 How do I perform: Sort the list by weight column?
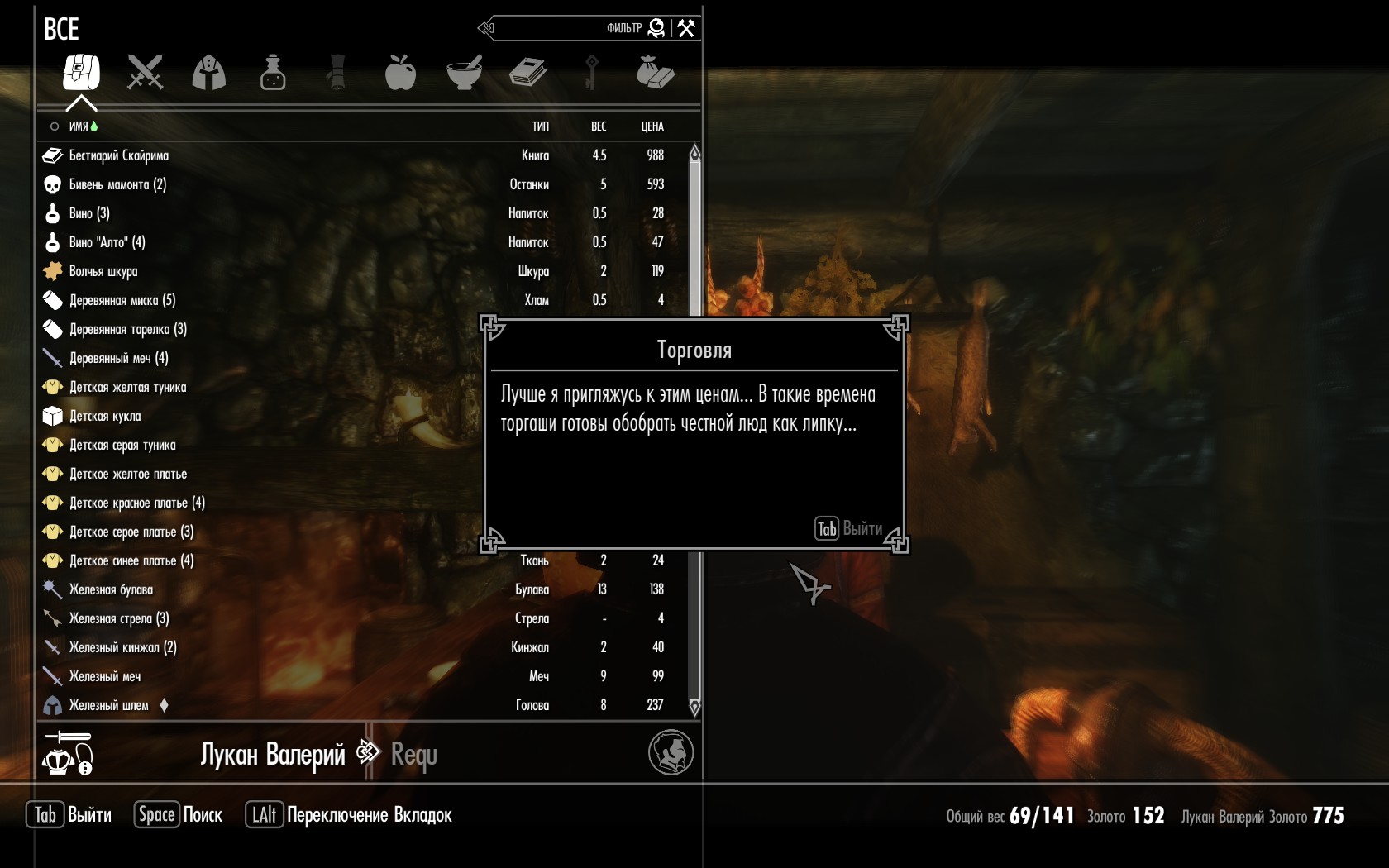599,126
